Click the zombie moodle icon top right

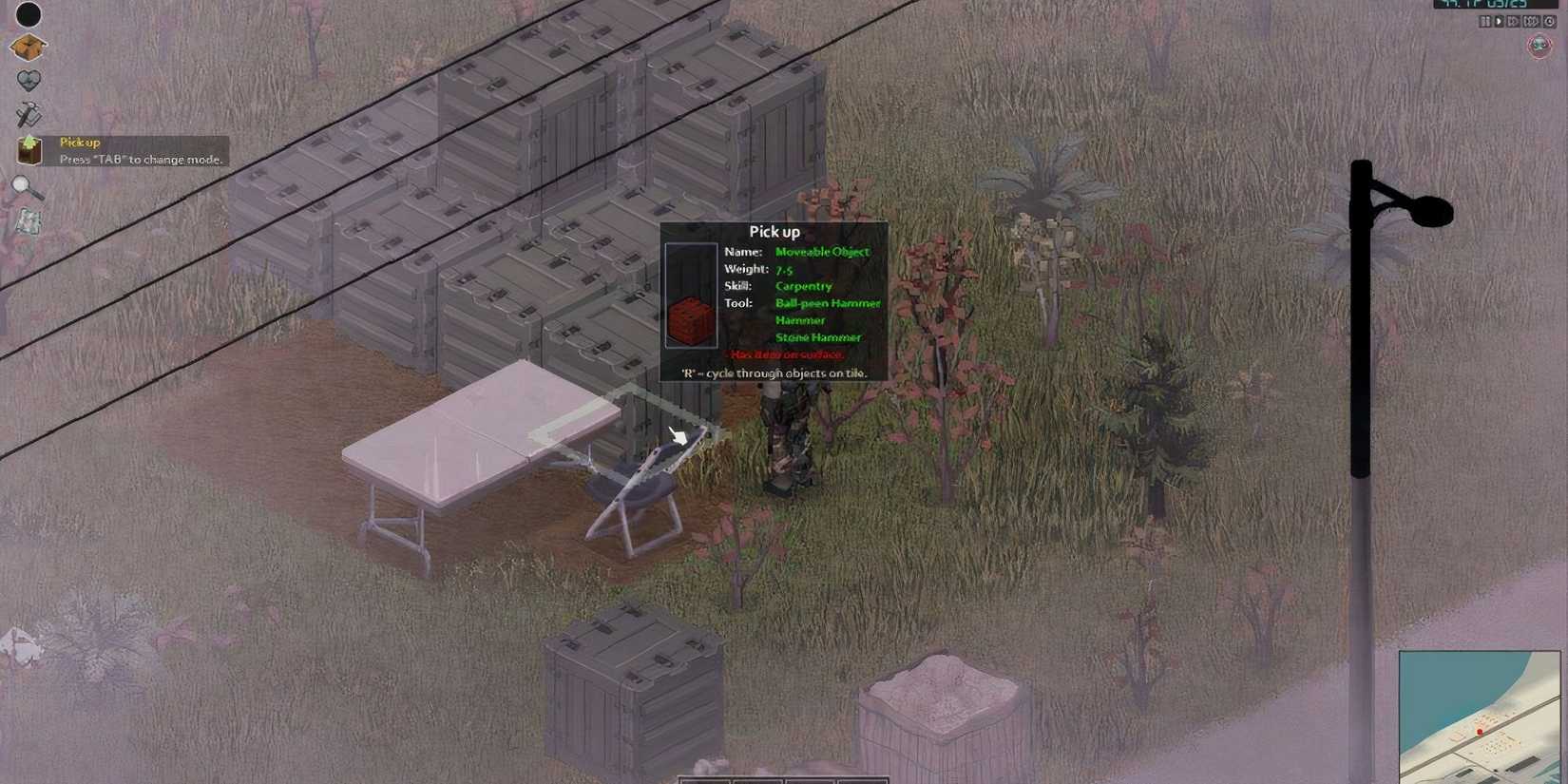click(x=1537, y=42)
